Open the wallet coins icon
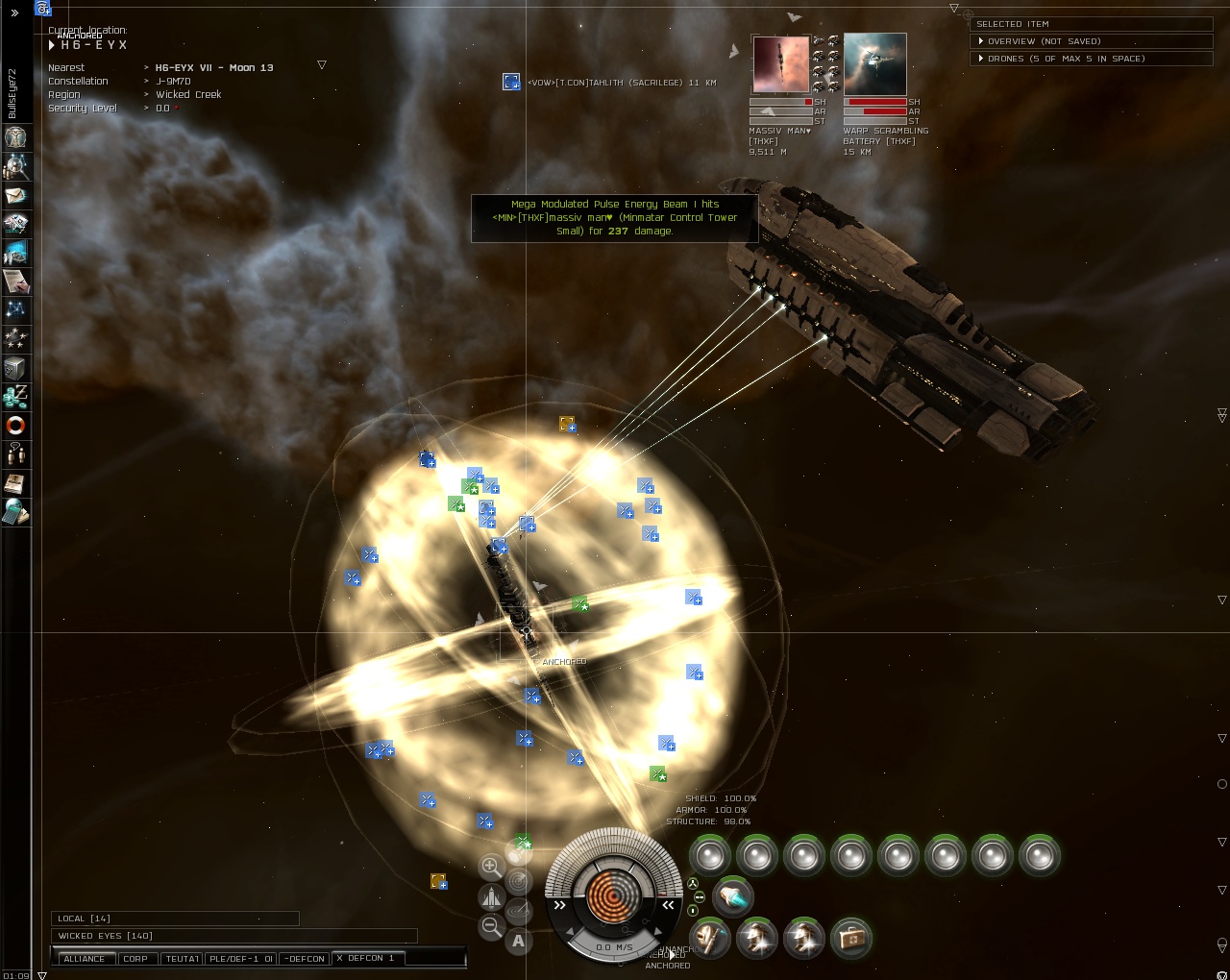Image resolution: width=1230 pixels, height=980 pixels. (x=15, y=396)
